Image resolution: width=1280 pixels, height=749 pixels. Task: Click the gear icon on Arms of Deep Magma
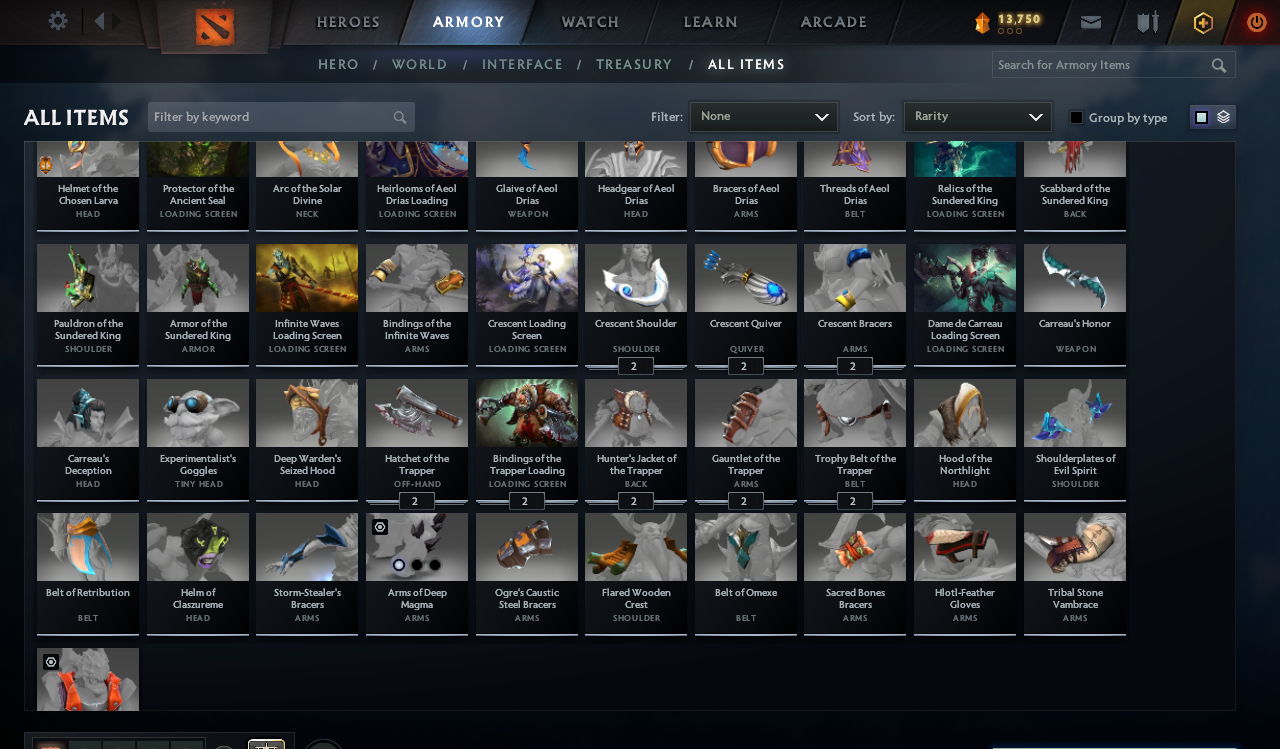click(x=380, y=527)
